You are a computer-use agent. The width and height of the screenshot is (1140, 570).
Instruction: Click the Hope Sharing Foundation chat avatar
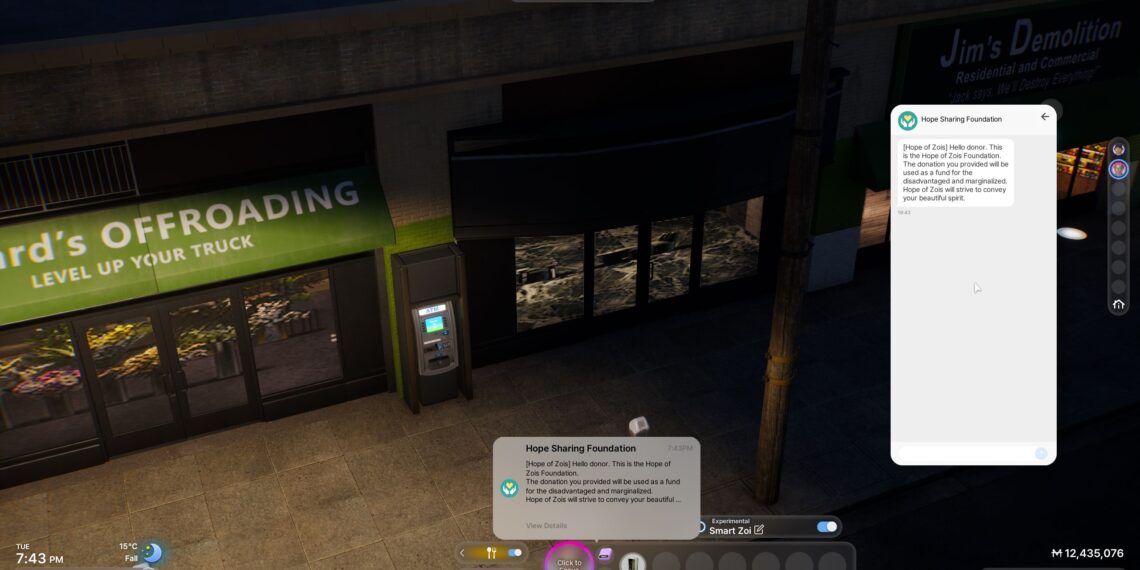[907, 120]
